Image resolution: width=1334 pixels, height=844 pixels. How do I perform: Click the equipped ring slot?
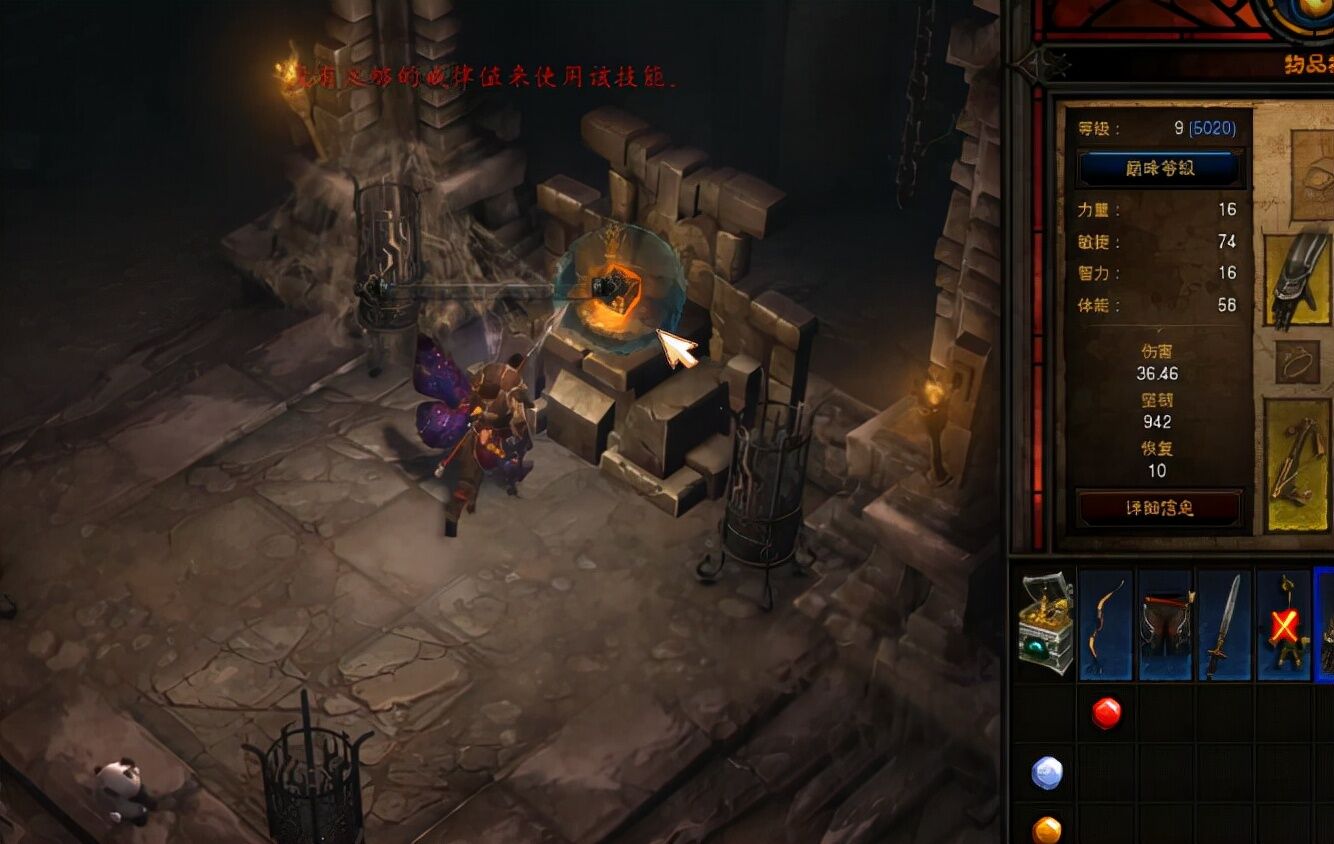pos(1297,362)
